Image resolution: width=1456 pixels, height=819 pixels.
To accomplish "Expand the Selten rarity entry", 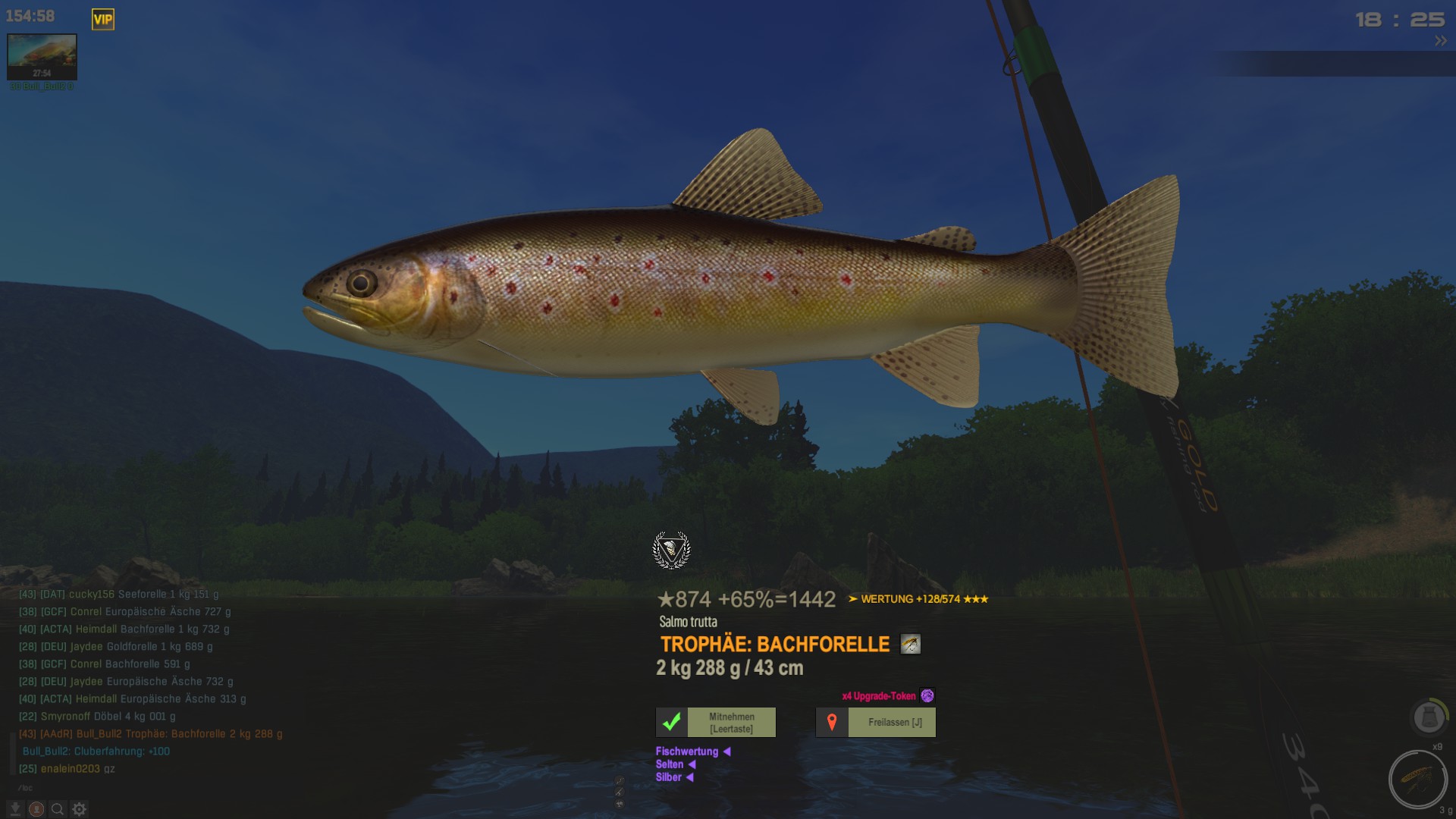I will pyautogui.click(x=691, y=764).
